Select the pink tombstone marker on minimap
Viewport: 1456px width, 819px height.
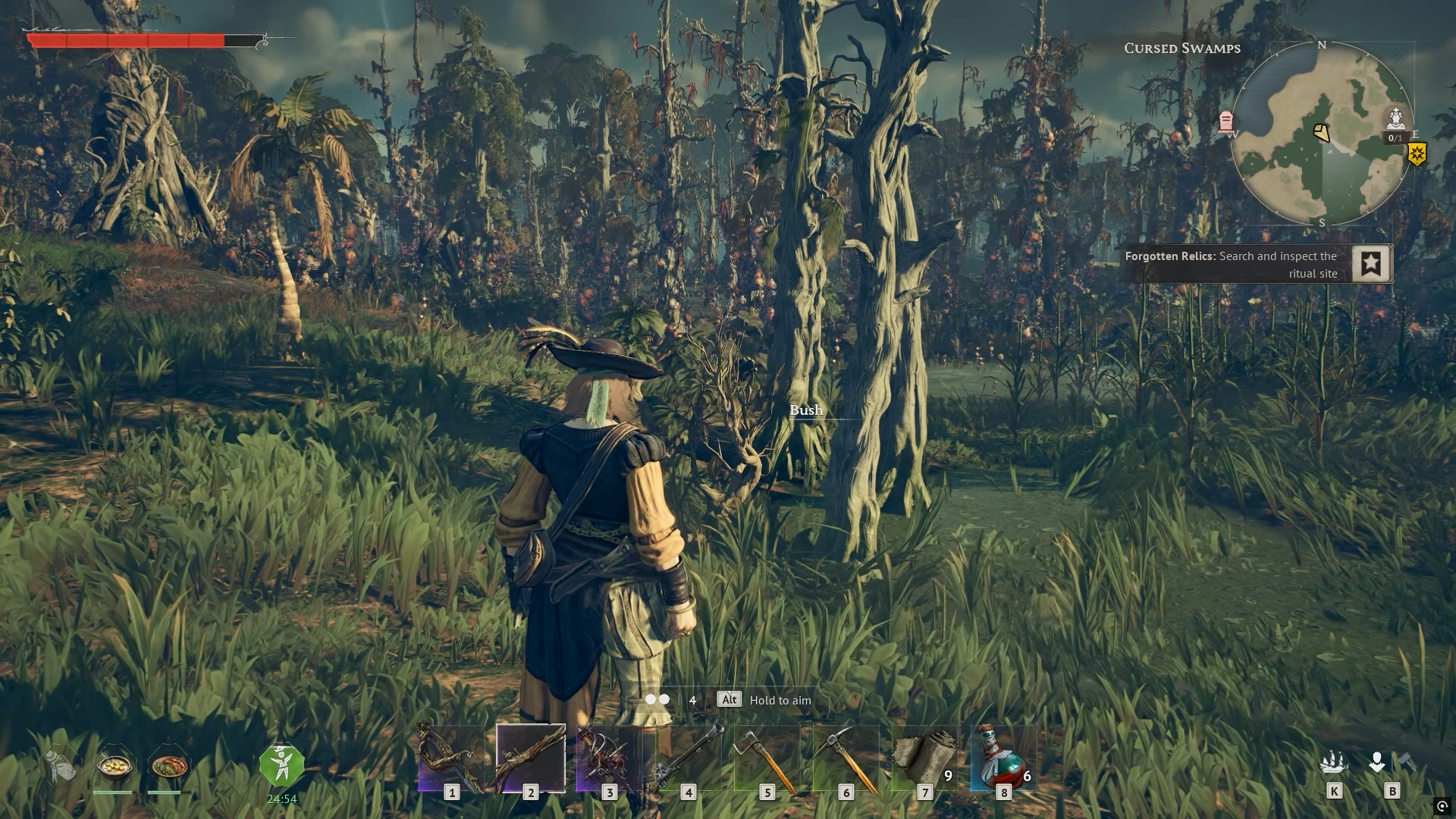click(x=1226, y=121)
